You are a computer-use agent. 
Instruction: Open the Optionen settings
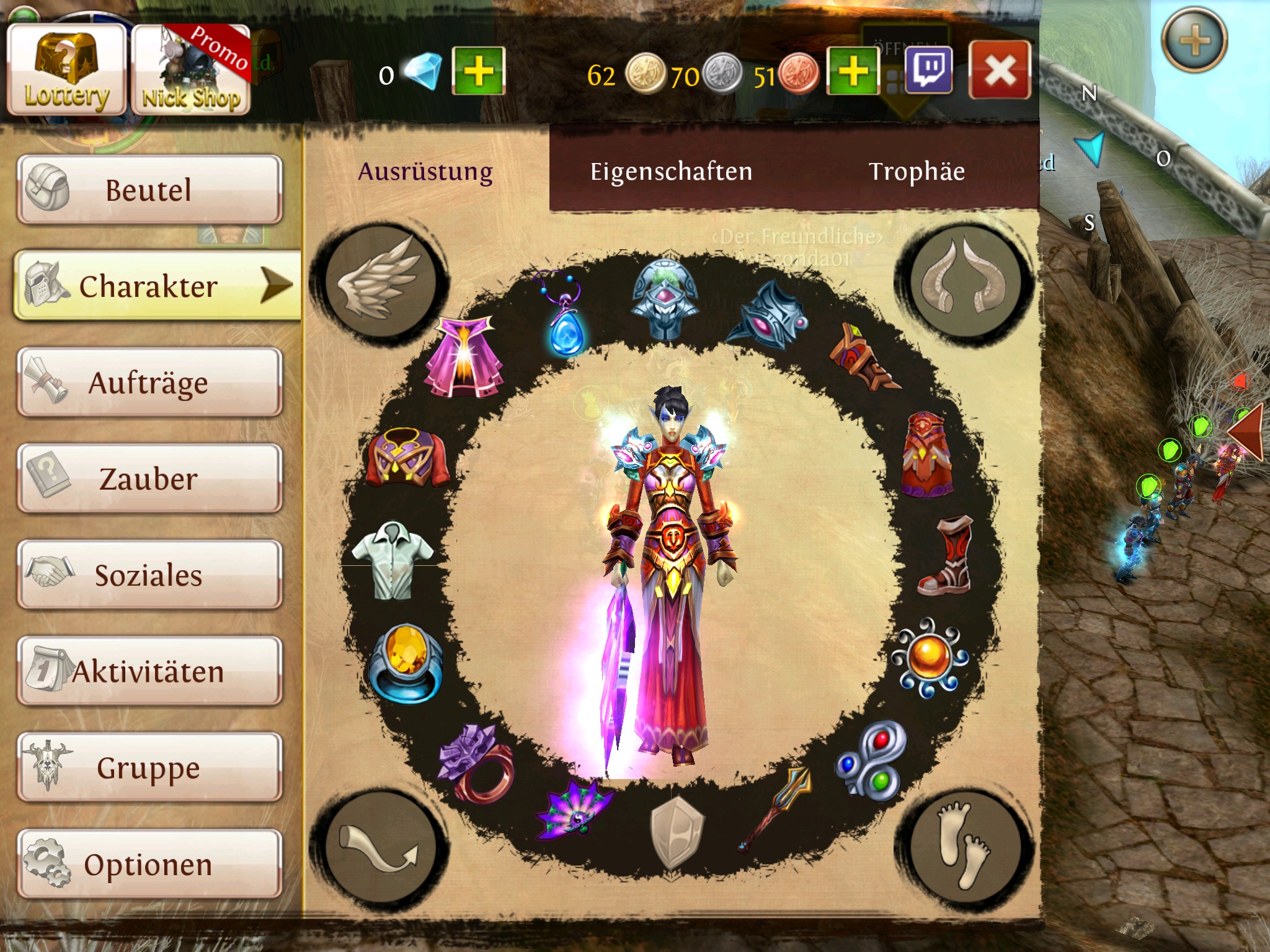pyautogui.click(x=149, y=864)
